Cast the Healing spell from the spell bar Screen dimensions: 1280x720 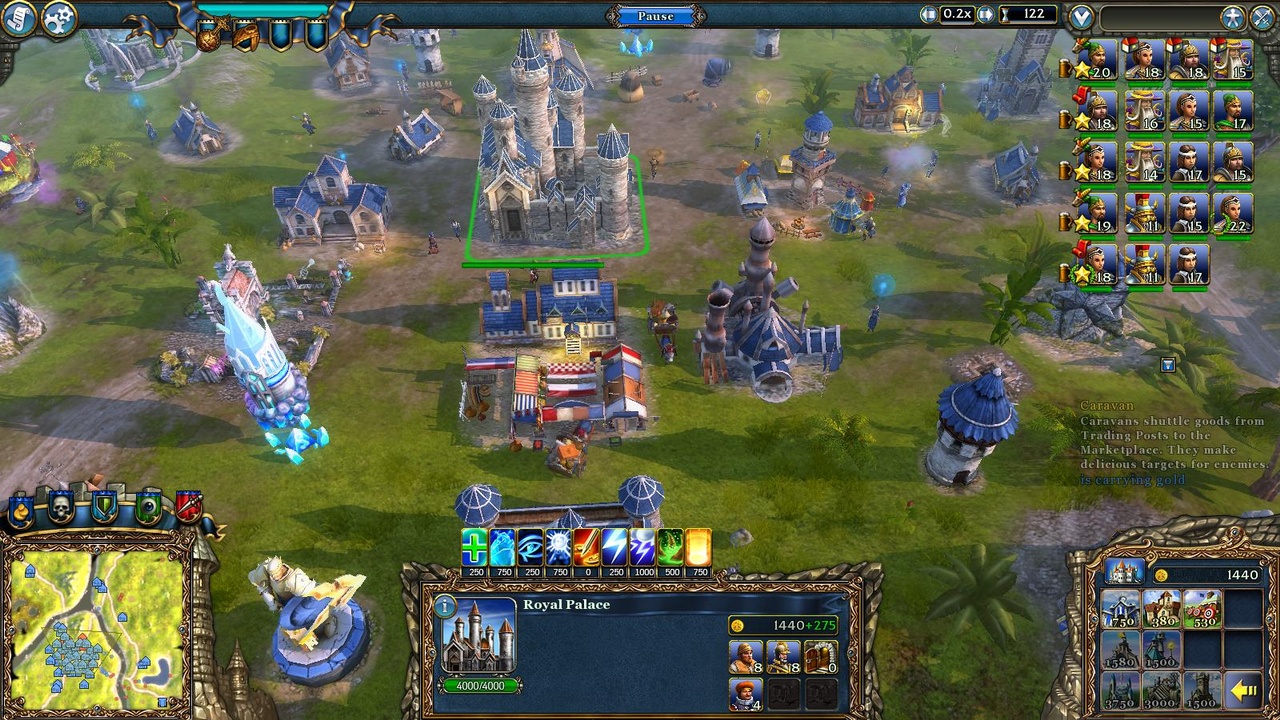tap(473, 545)
